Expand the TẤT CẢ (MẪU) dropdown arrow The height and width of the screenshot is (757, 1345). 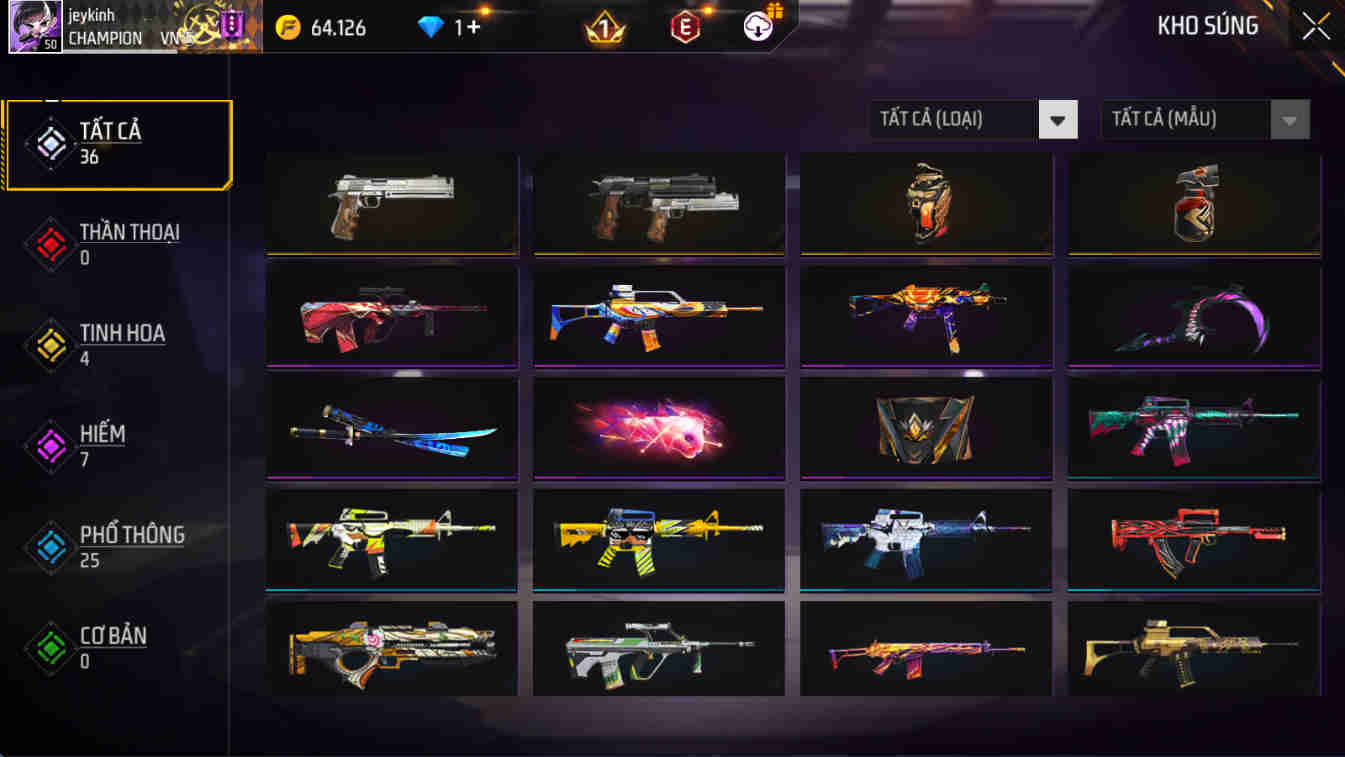pos(1289,119)
